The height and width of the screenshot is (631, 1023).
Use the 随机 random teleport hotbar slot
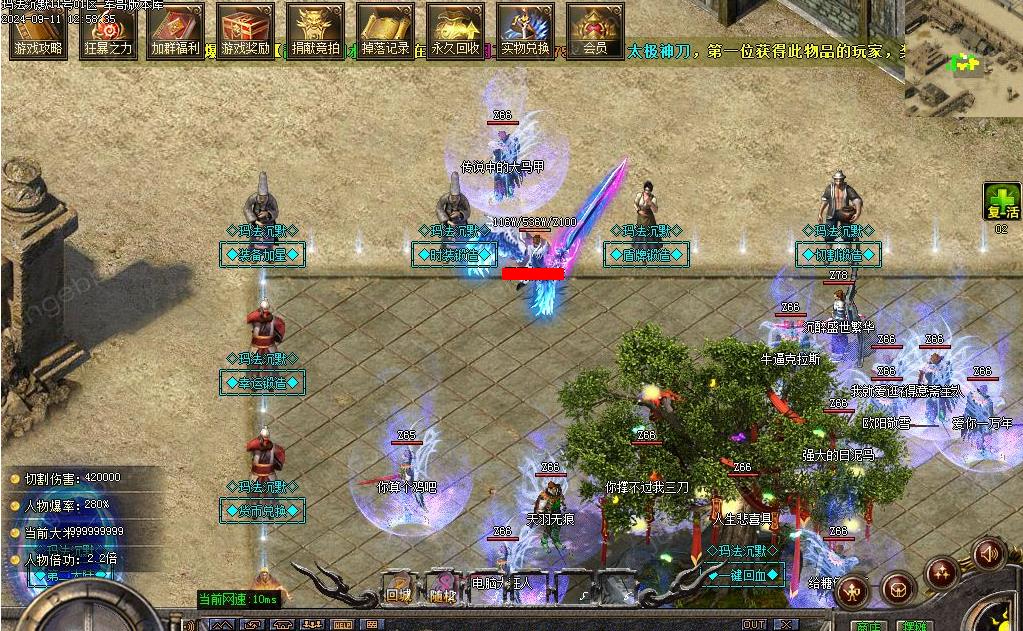click(442, 587)
